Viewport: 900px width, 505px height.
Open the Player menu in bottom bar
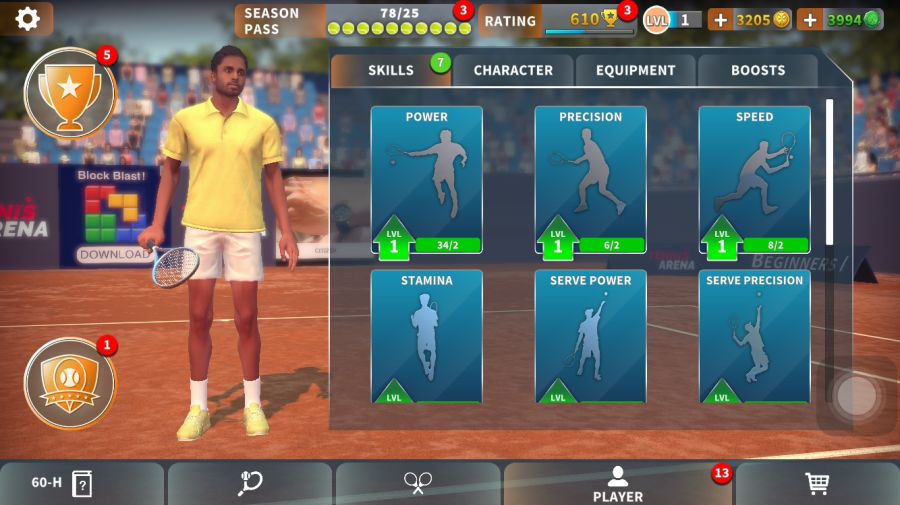pos(618,484)
